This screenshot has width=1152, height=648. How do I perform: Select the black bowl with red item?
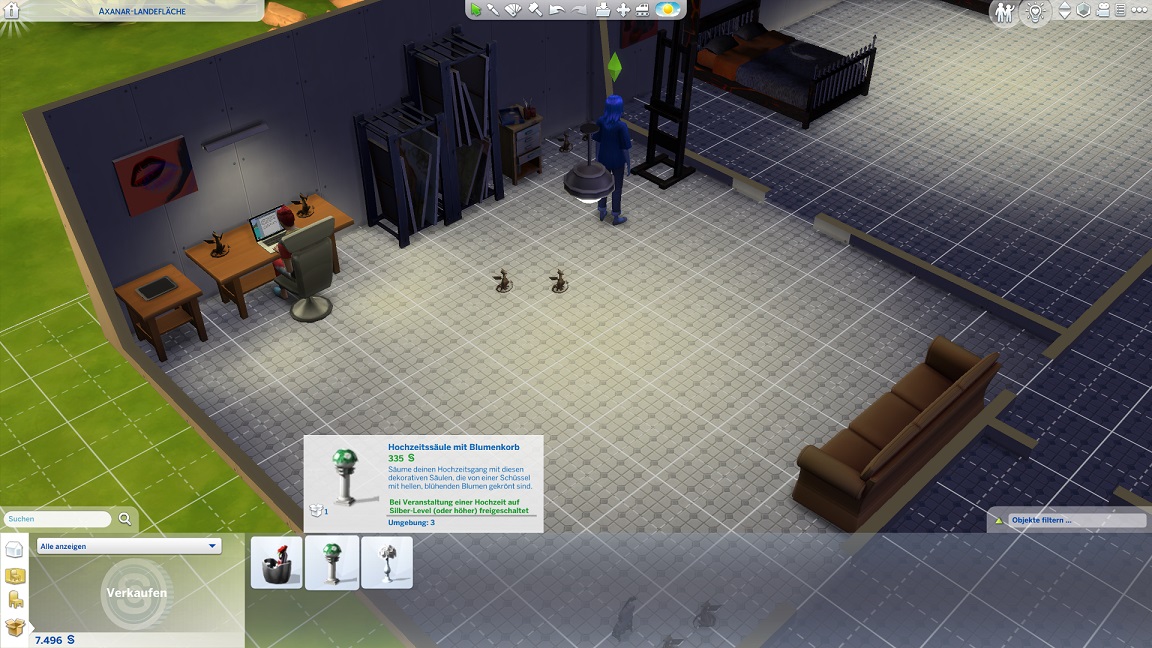click(277, 563)
